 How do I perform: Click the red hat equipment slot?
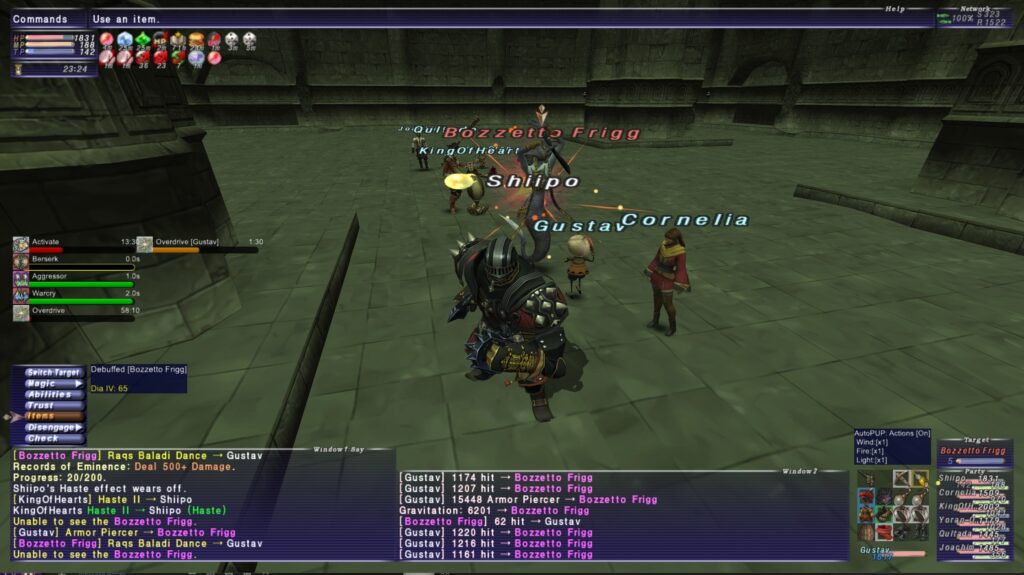[865, 496]
